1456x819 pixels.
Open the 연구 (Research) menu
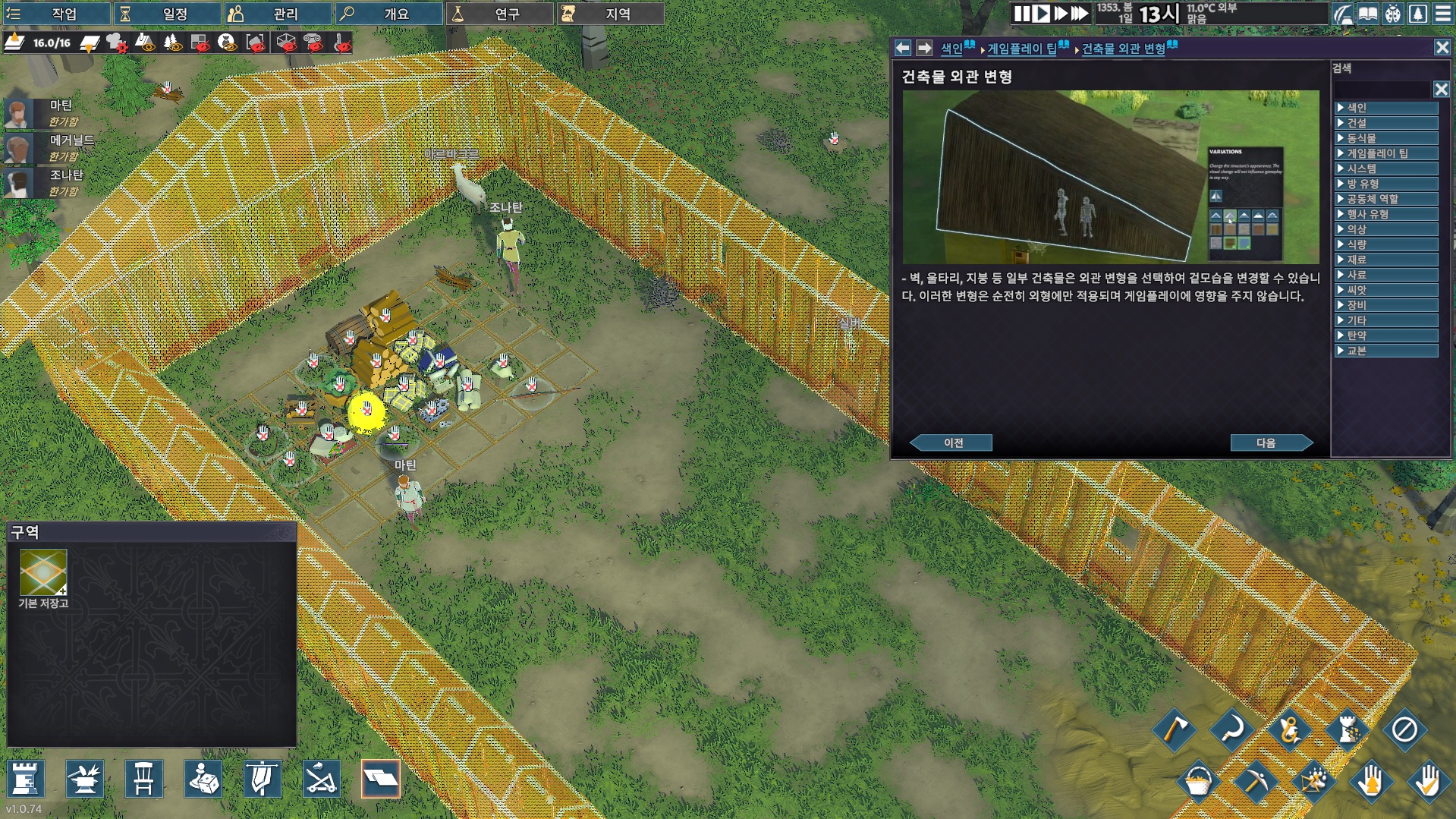click(x=498, y=14)
